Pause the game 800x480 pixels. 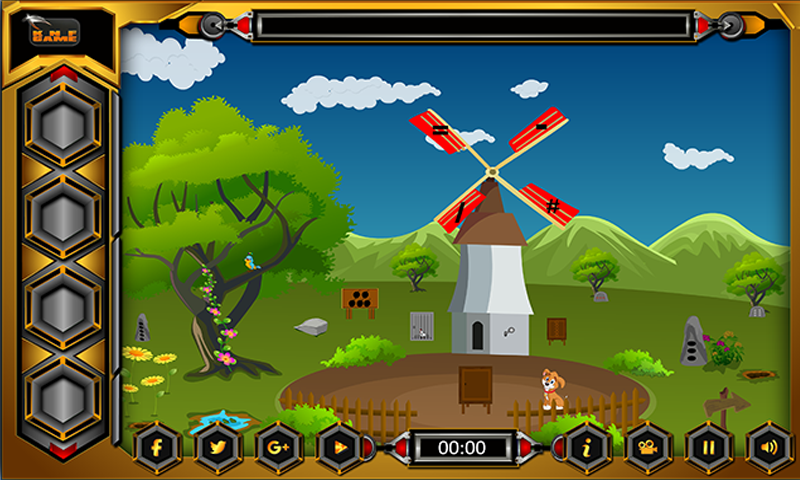[x=709, y=447]
